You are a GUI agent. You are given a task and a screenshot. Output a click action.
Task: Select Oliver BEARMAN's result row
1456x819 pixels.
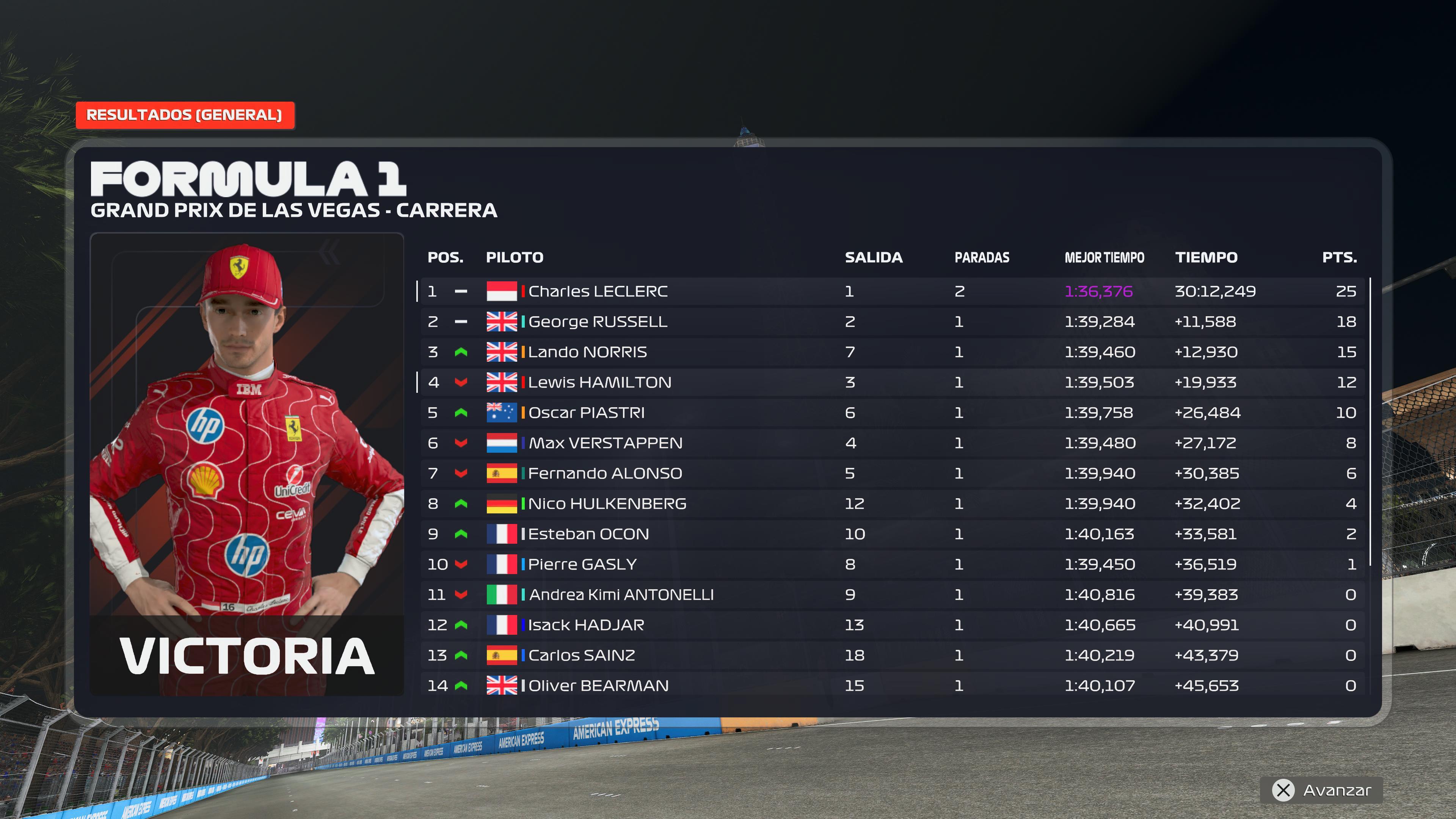click(598, 686)
